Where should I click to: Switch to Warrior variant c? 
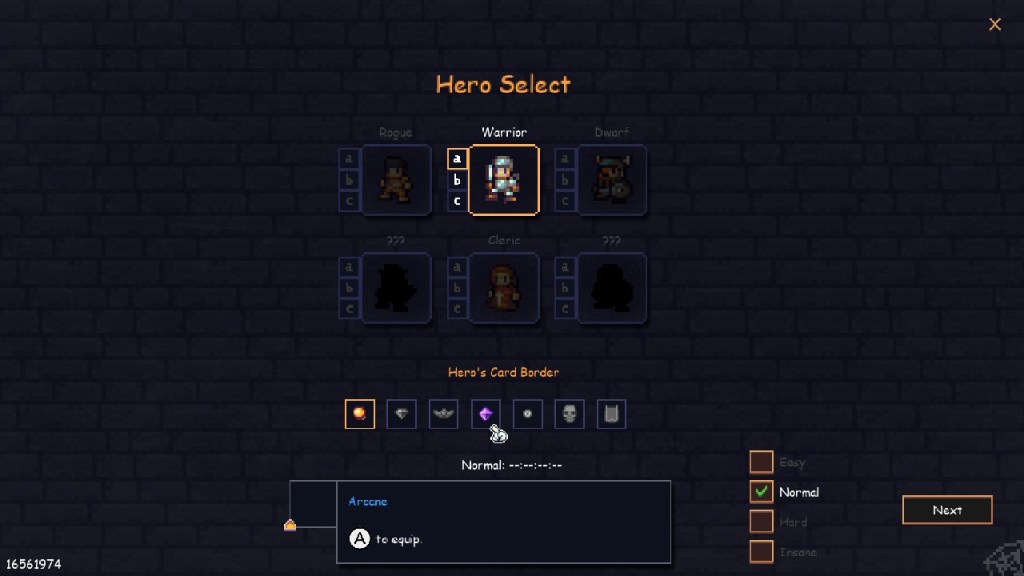click(x=457, y=201)
